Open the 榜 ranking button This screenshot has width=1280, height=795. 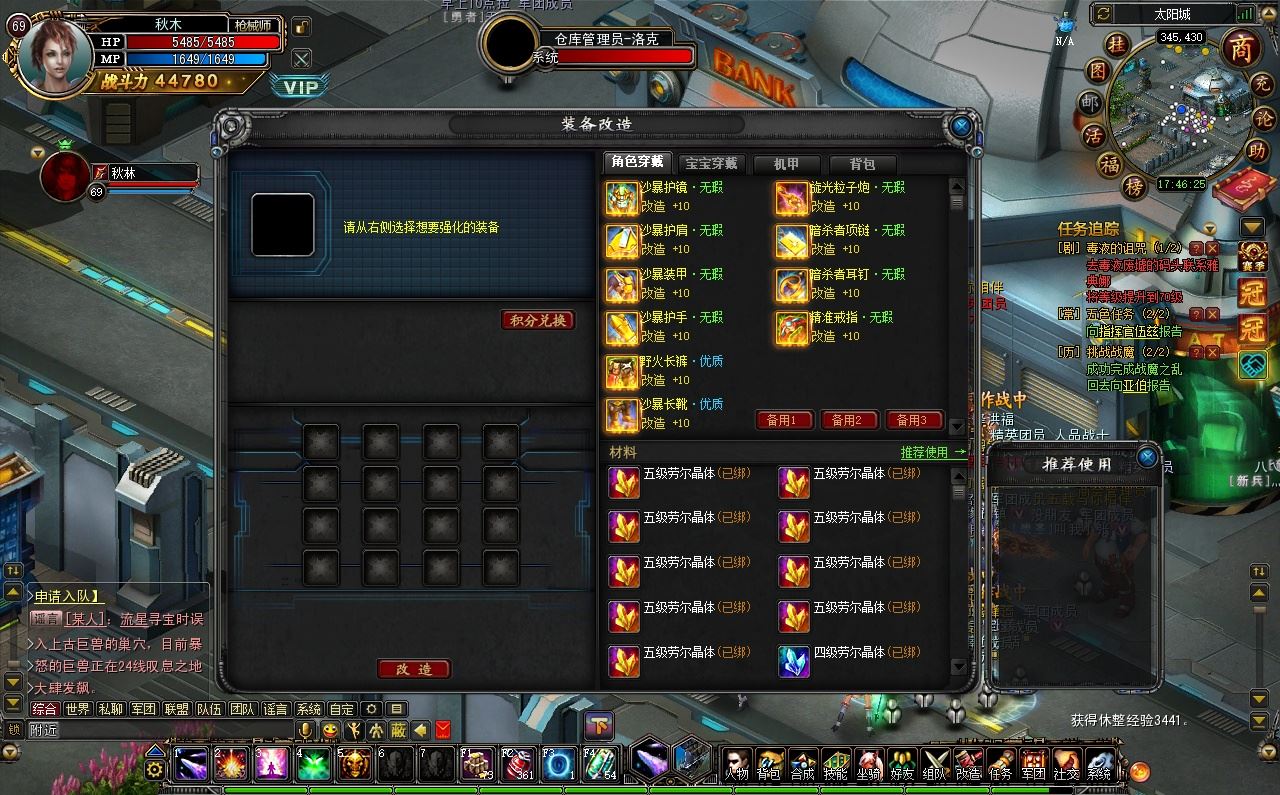pos(1133,187)
